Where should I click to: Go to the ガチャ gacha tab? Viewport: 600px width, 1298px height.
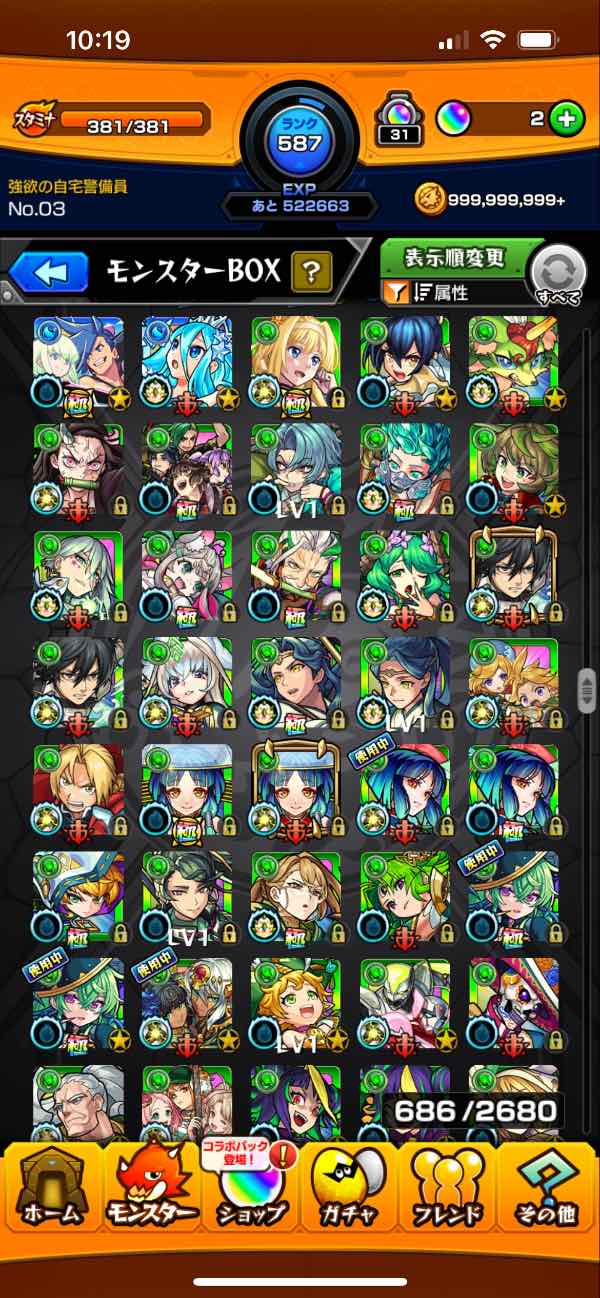click(x=348, y=1186)
